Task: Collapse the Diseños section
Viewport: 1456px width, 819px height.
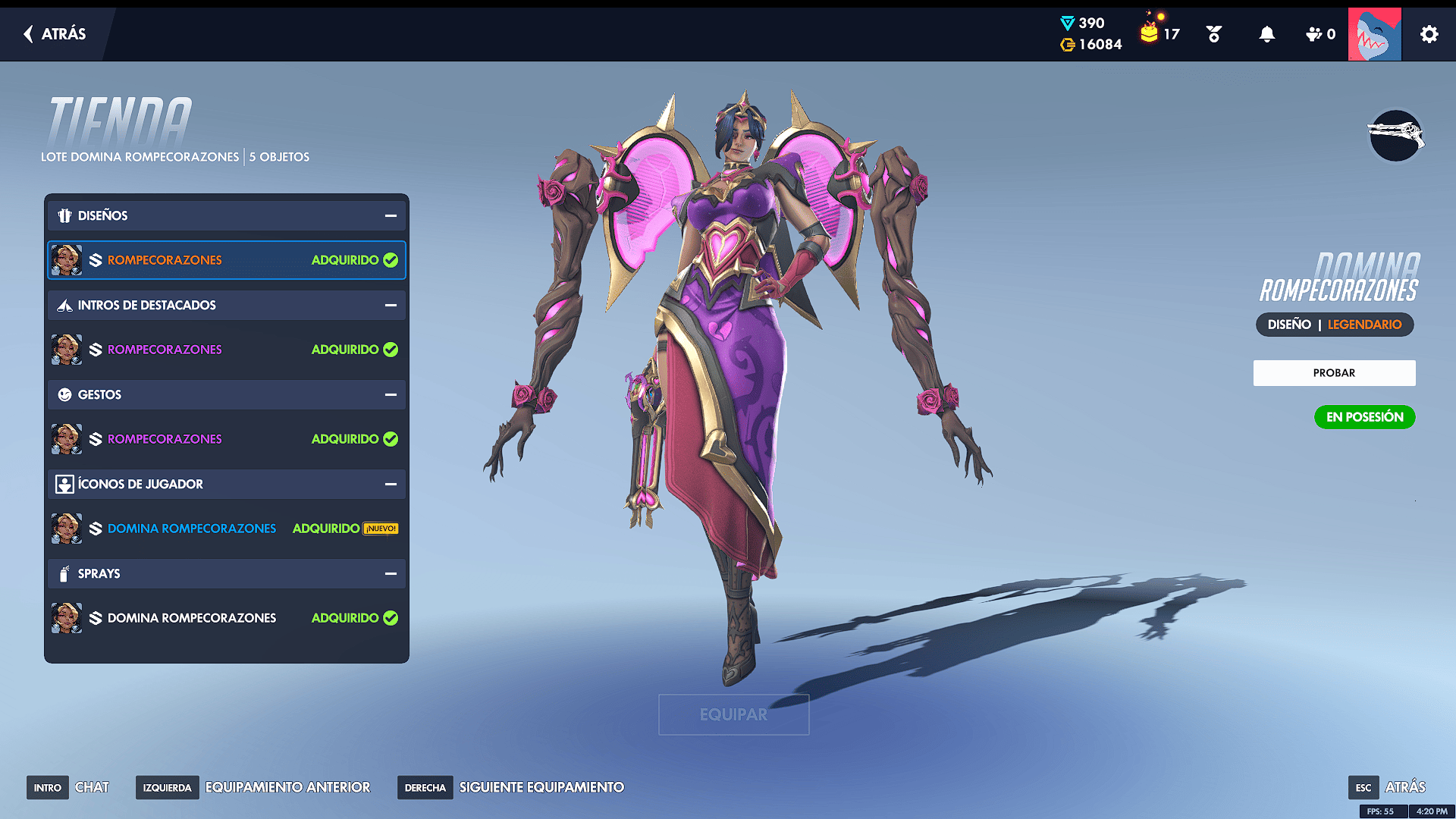Action: click(391, 216)
